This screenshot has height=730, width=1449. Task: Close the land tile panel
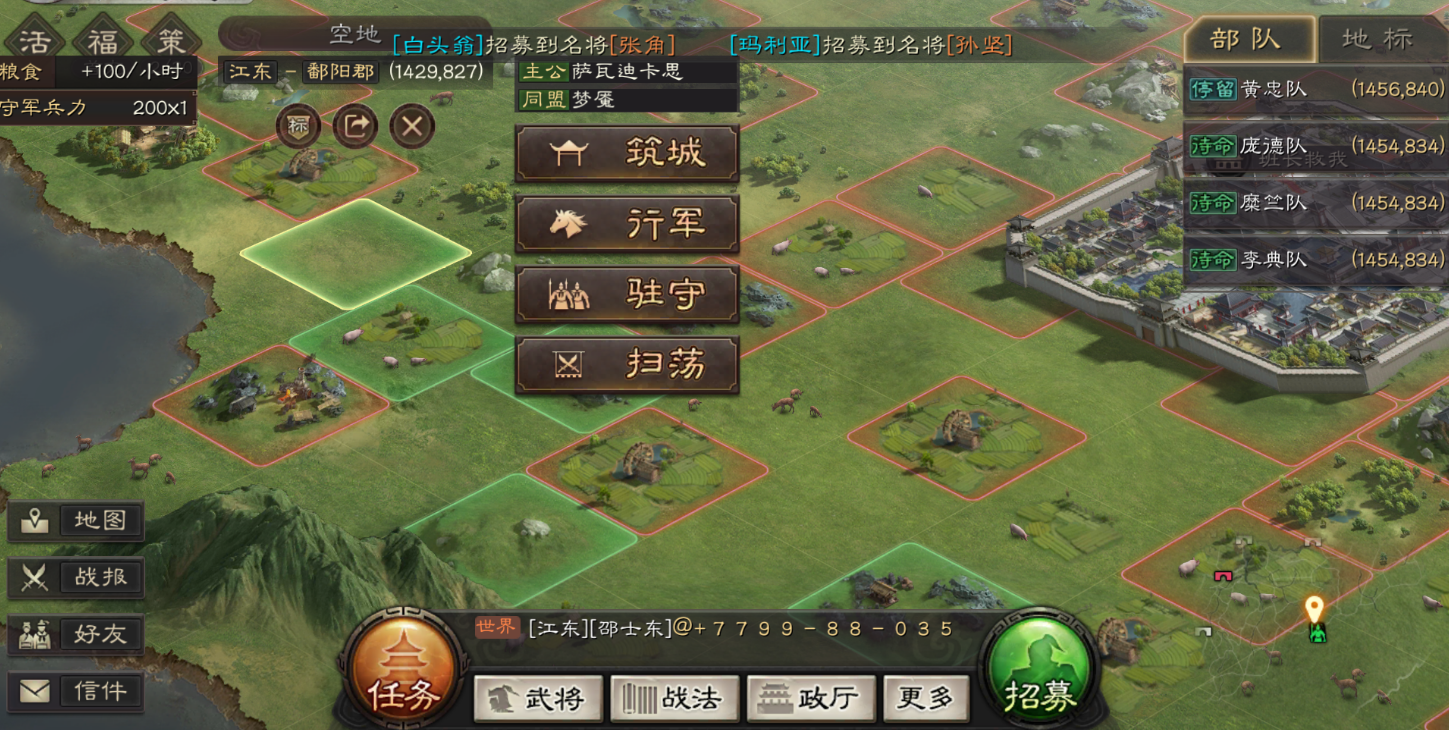coord(412,127)
